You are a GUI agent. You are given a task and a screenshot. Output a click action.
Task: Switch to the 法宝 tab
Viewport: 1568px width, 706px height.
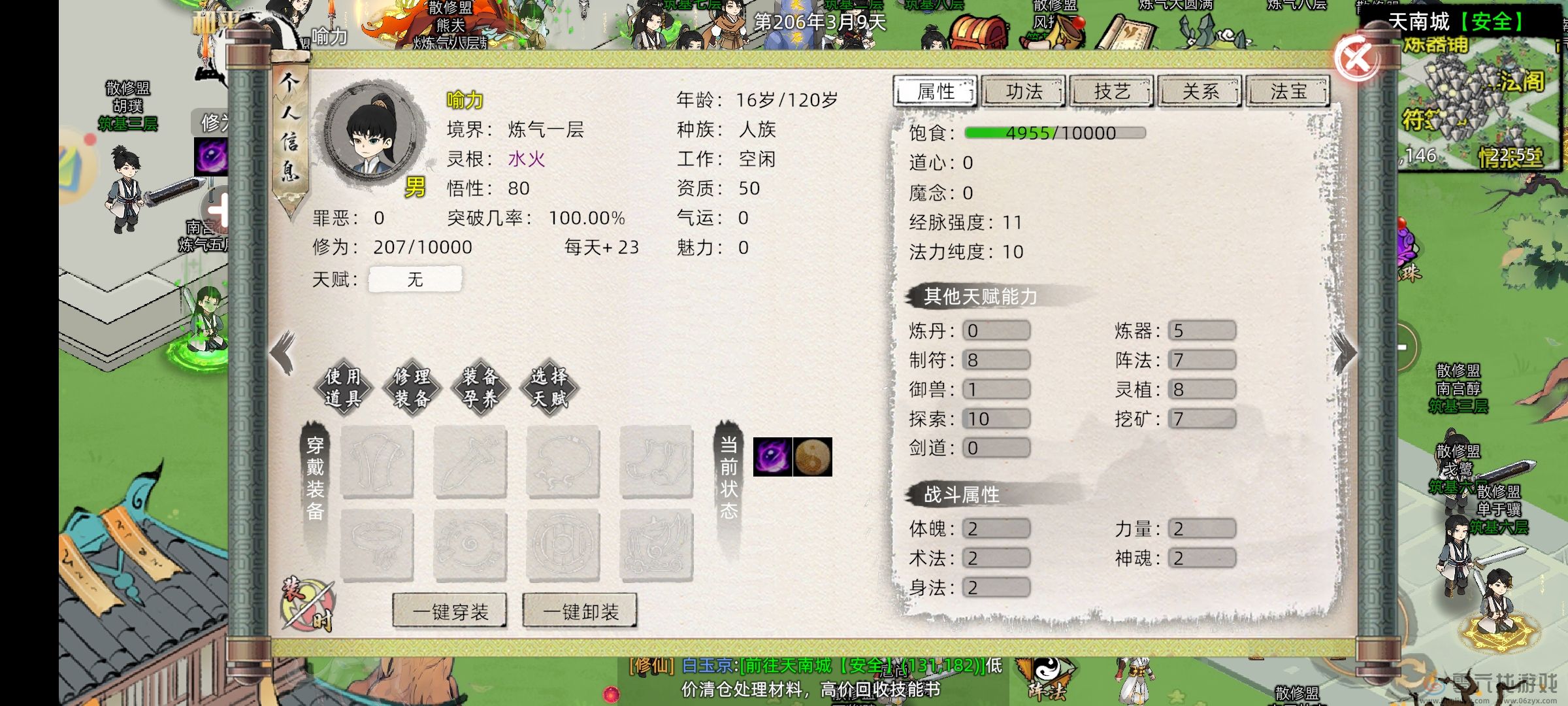[x=1289, y=92]
